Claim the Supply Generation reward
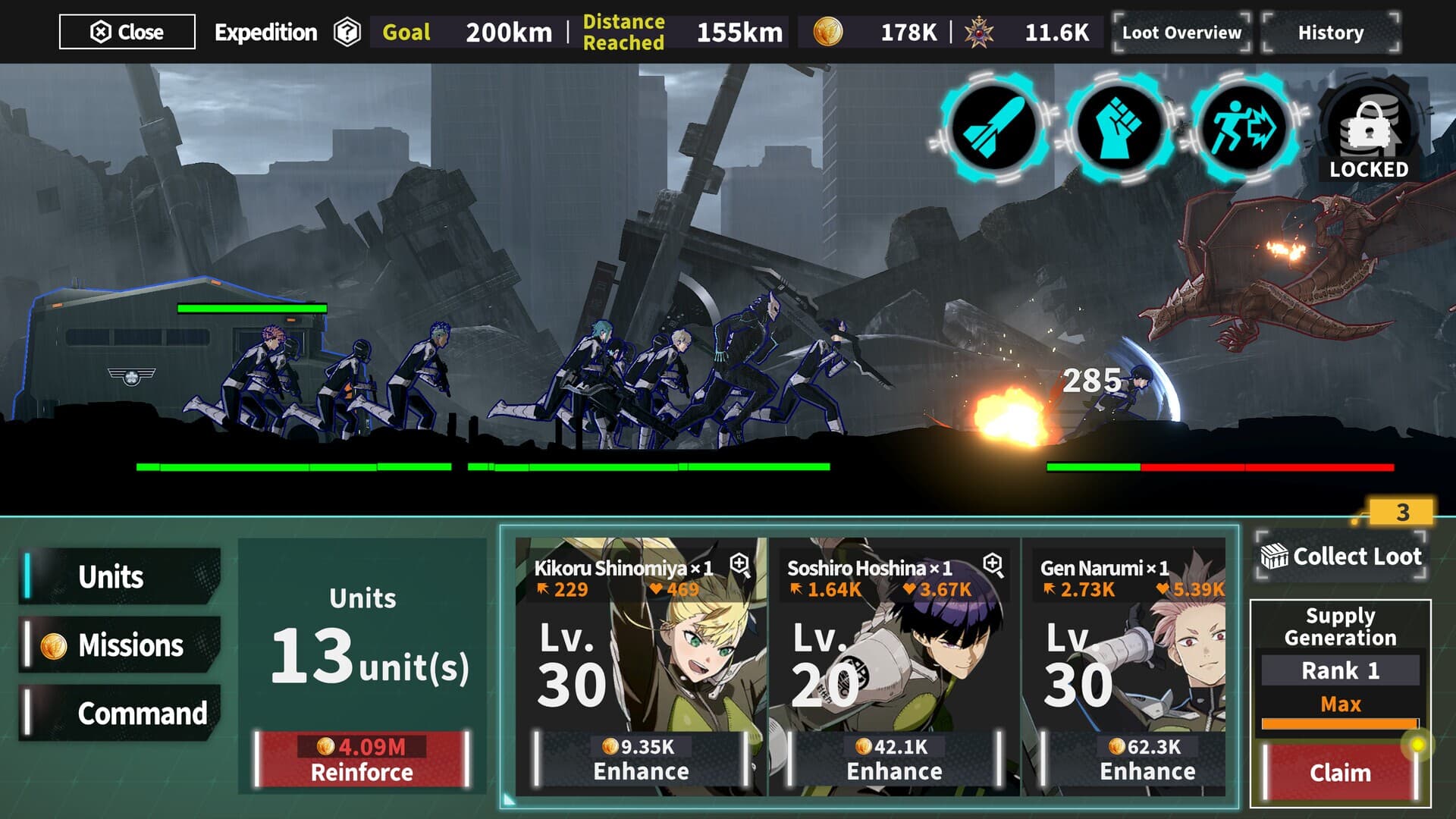 1339,773
